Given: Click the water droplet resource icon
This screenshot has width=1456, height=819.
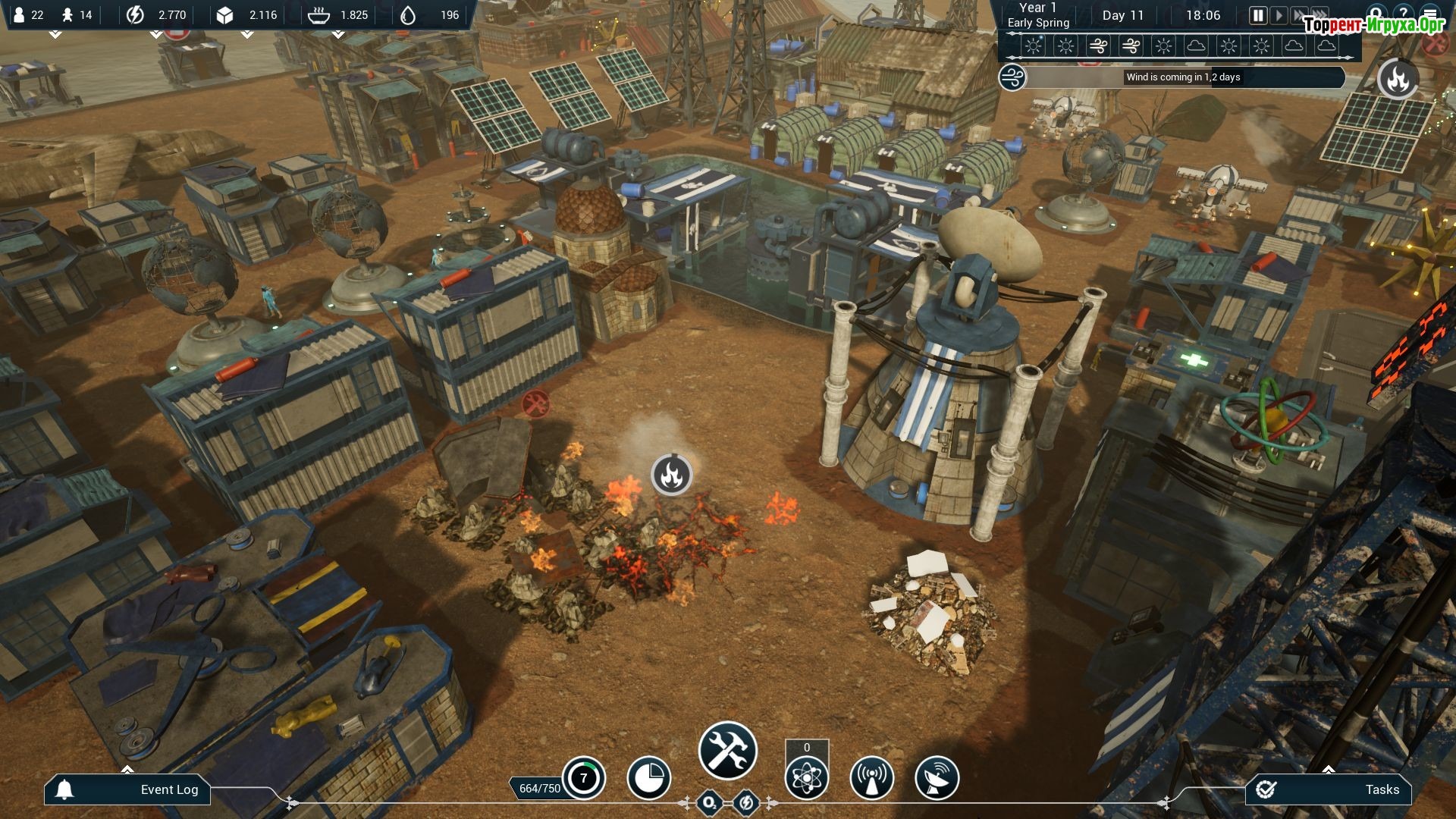Looking at the screenshot, I should click(x=408, y=15).
